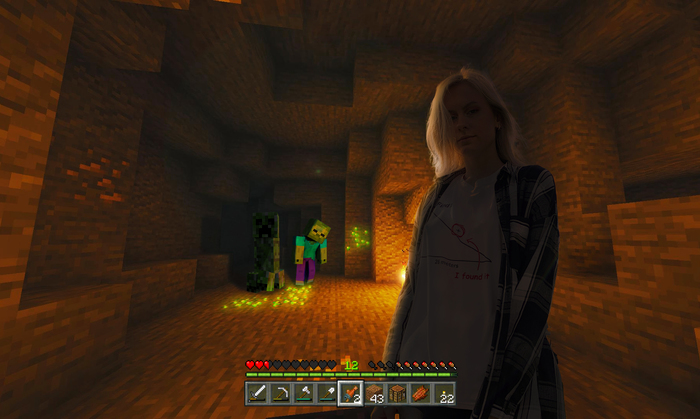This screenshot has height=419, width=700.
Task: Choose the crafting table hotbar slot
Action: (x=397, y=393)
